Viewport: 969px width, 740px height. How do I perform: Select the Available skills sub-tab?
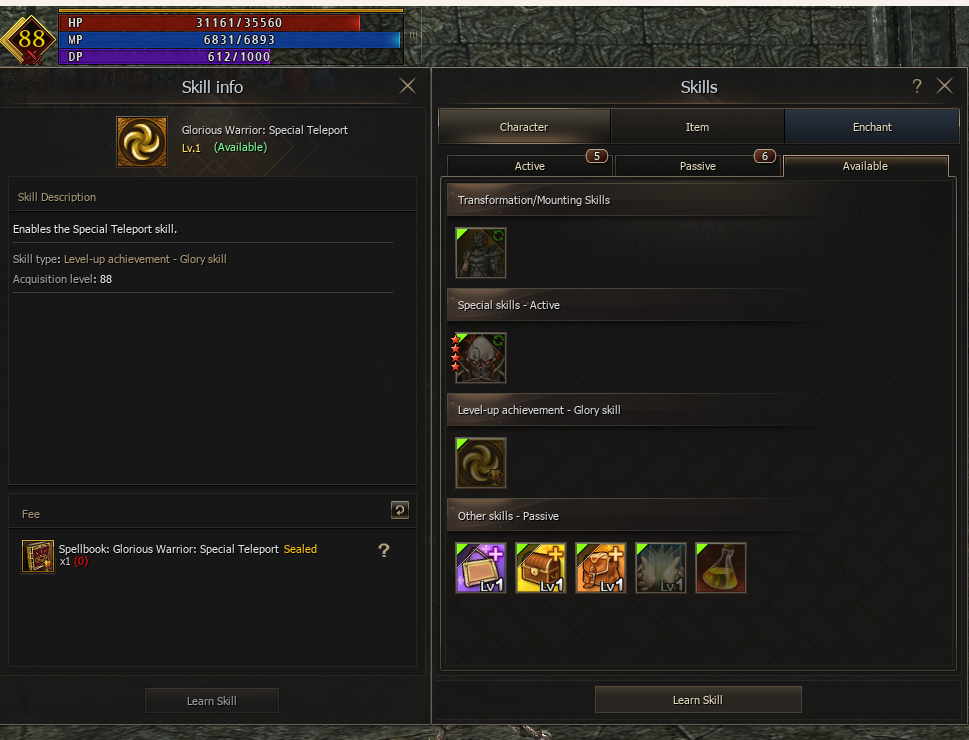865,166
